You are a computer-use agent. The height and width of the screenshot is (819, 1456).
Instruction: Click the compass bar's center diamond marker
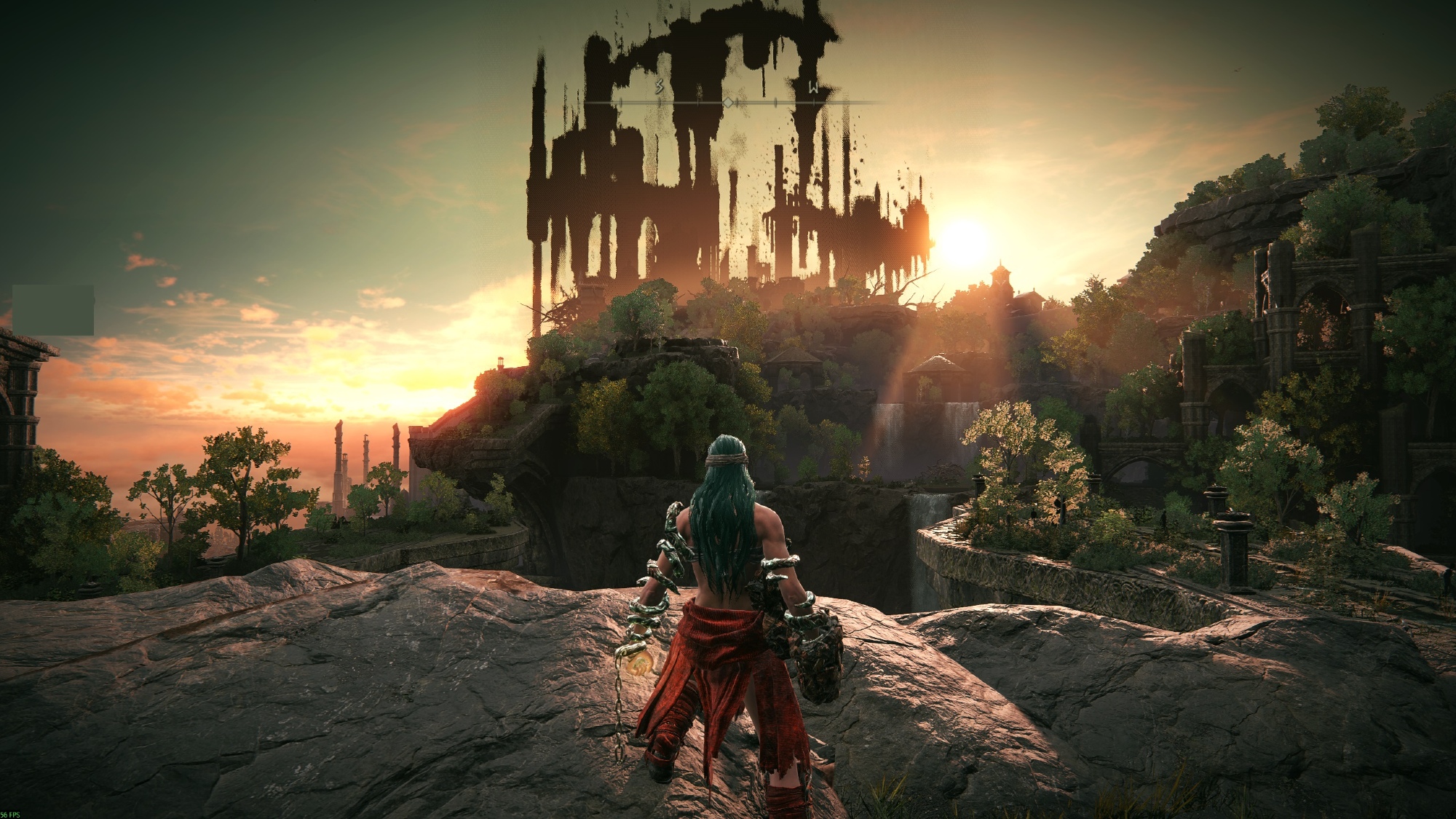pyautogui.click(x=728, y=103)
